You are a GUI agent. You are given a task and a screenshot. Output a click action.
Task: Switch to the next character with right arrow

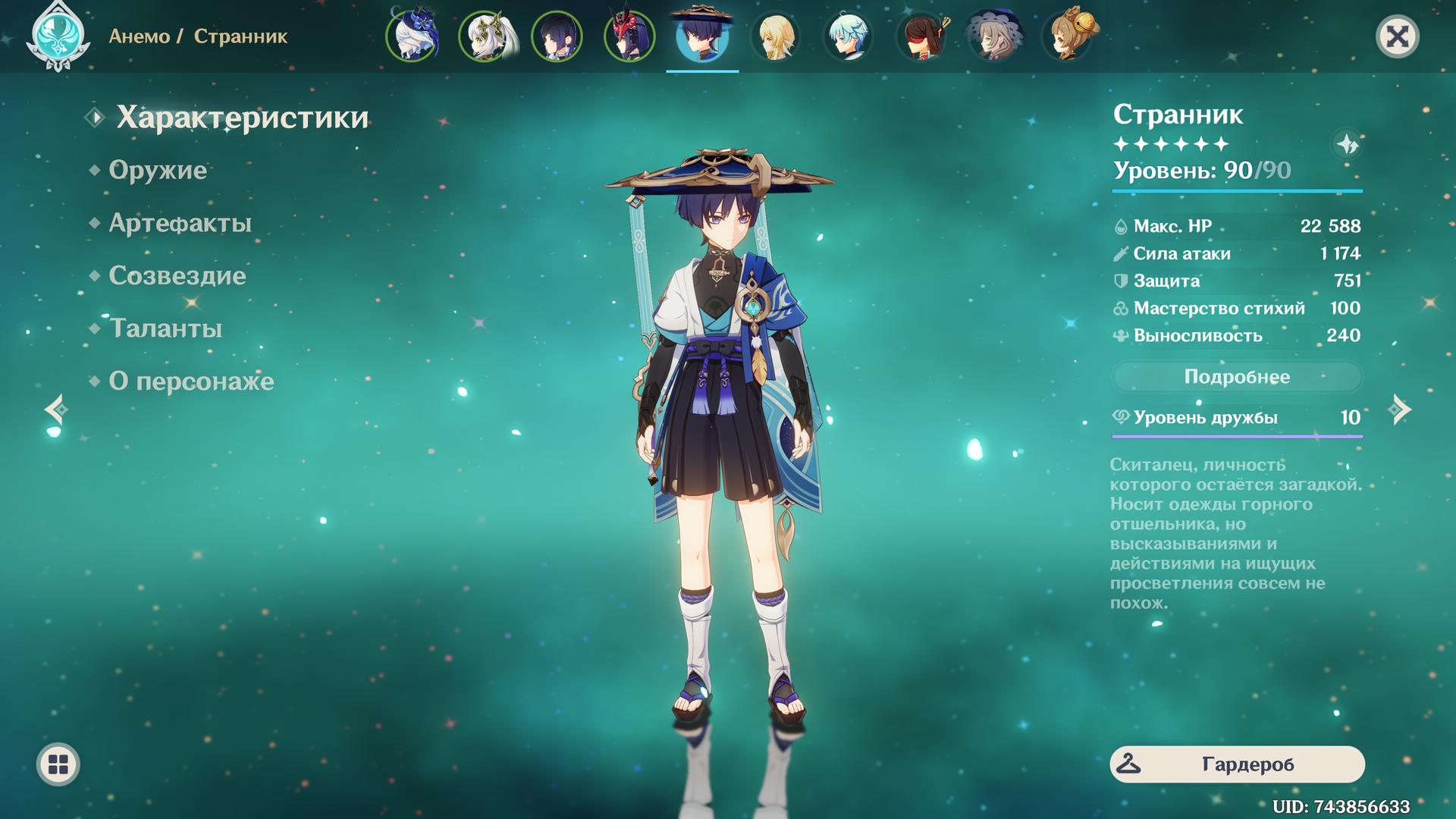click(1400, 409)
